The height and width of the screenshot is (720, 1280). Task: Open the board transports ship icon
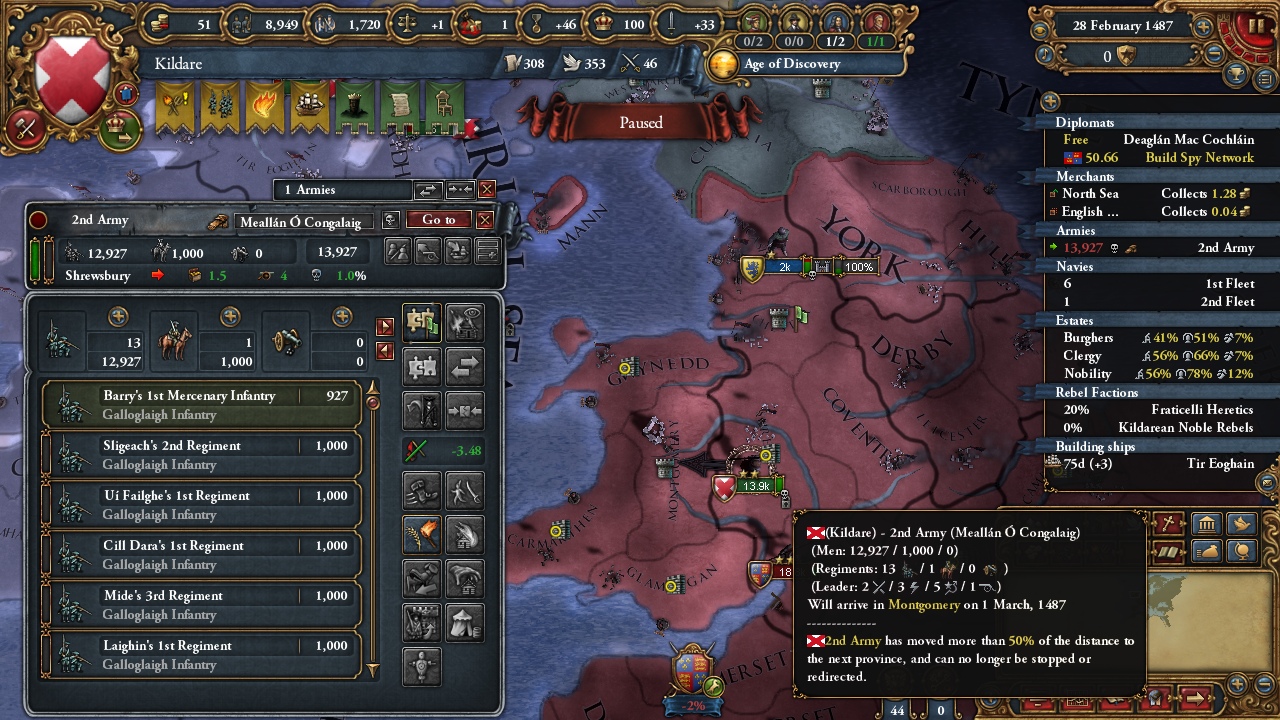pos(458,252)
